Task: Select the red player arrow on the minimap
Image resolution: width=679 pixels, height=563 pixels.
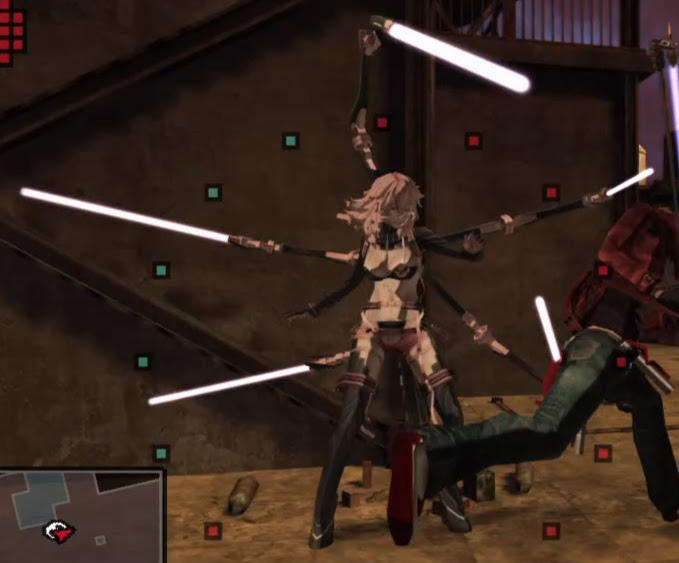Action: [x=61, y=531]
